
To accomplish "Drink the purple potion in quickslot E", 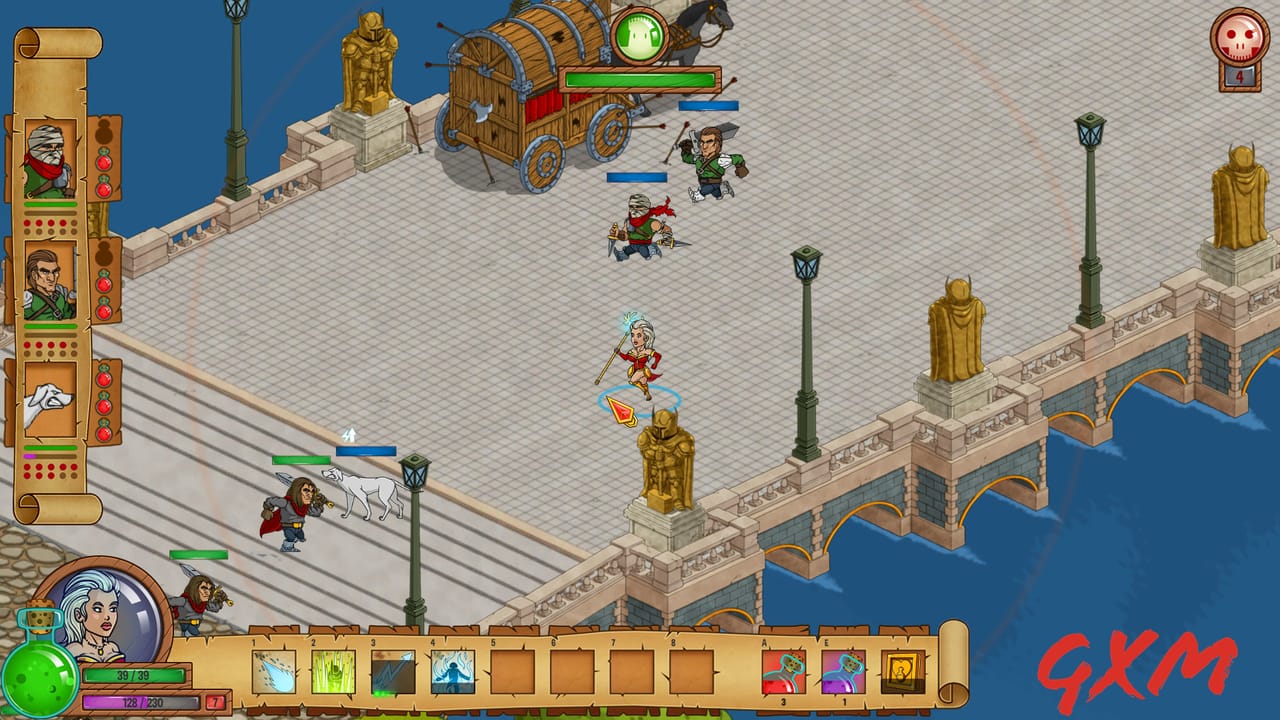I will 843,672.
